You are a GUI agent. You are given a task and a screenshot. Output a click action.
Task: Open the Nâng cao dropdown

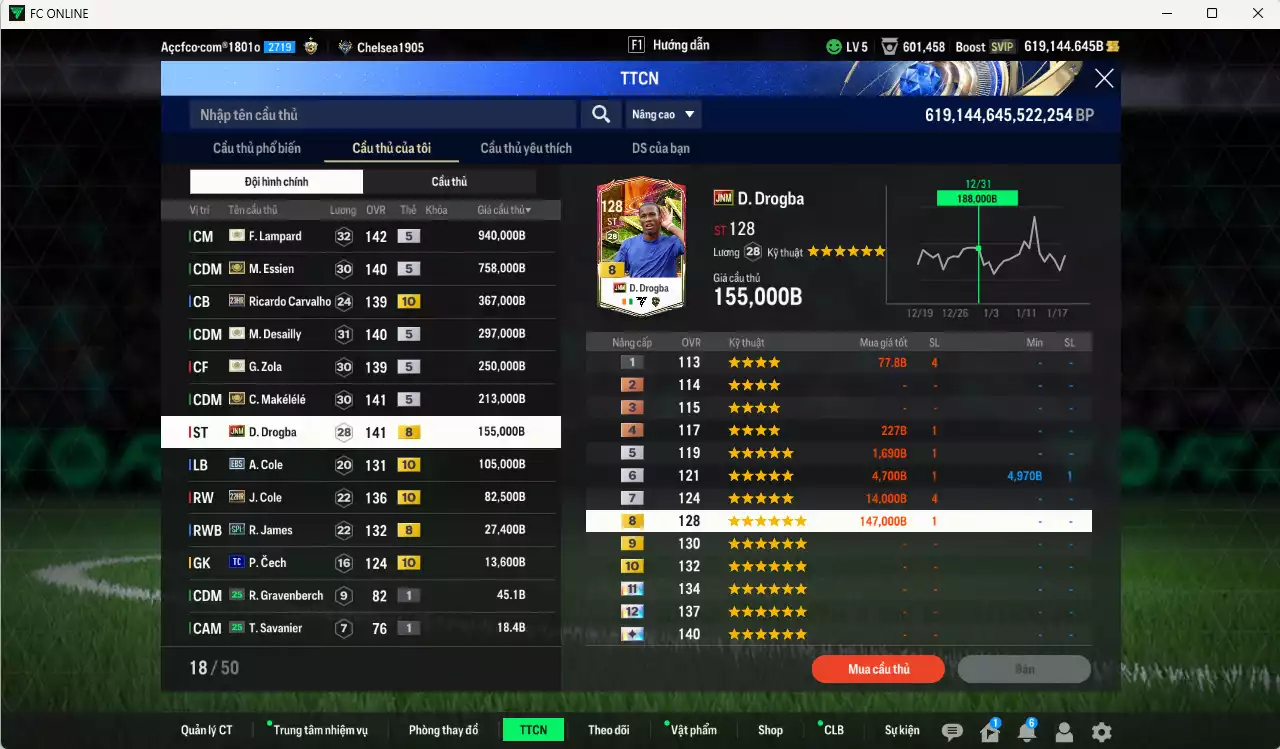click(662, 114)
